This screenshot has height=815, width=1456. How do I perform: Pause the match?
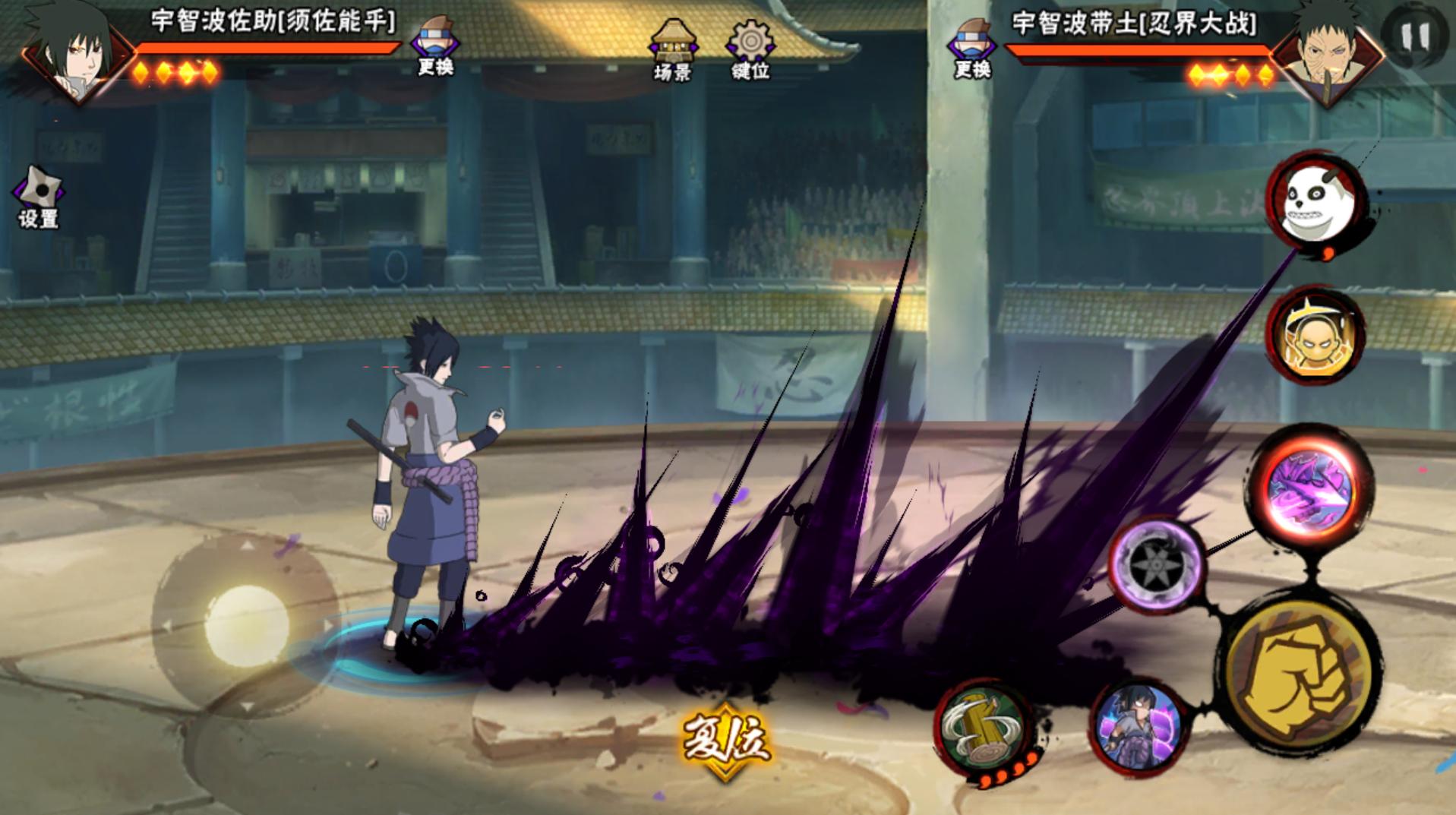1415,36
